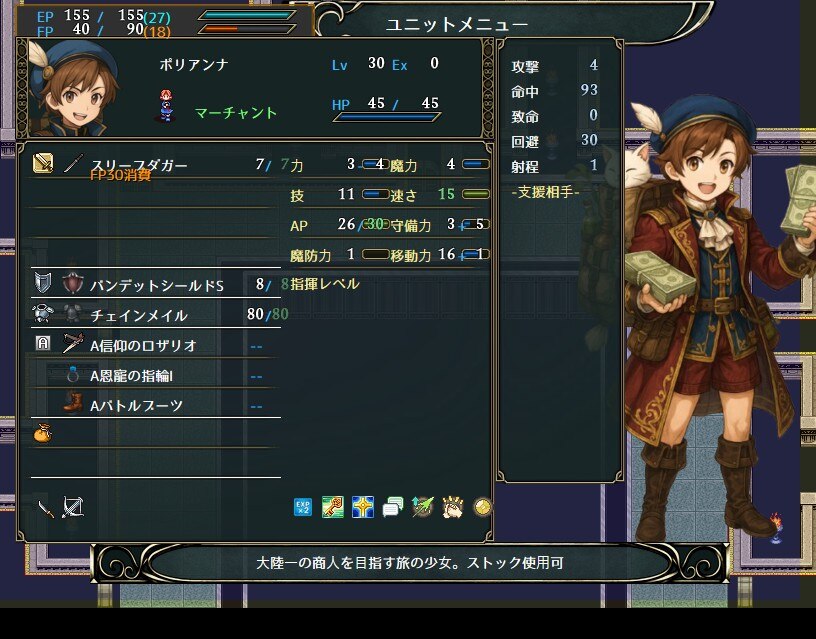The height and width of the screenshot is (639, 816).
Task: Open the speech bubbles skill icon
Action: point(392,507)
